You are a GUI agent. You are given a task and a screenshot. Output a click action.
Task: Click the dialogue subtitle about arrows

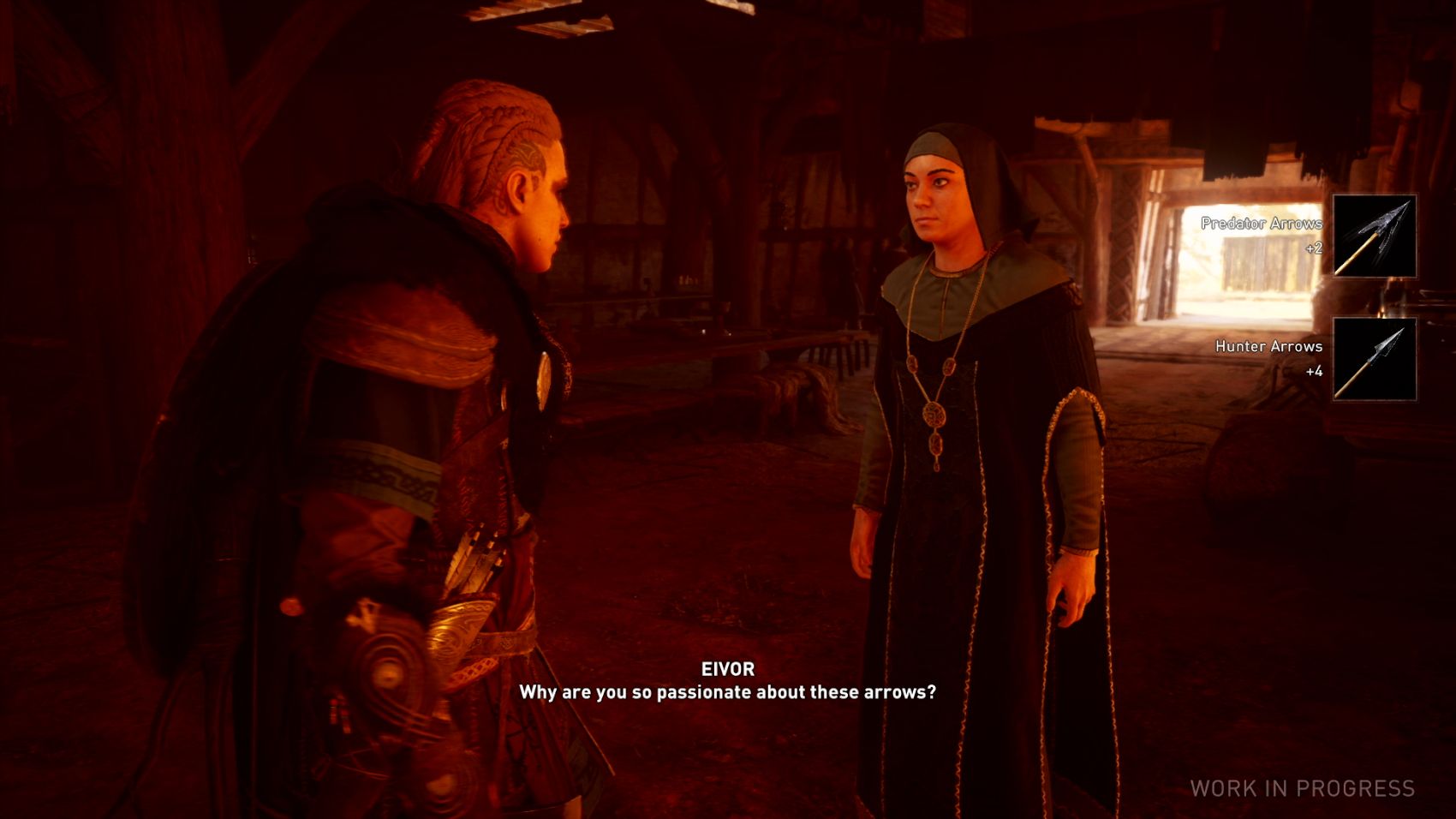(729, 695)
